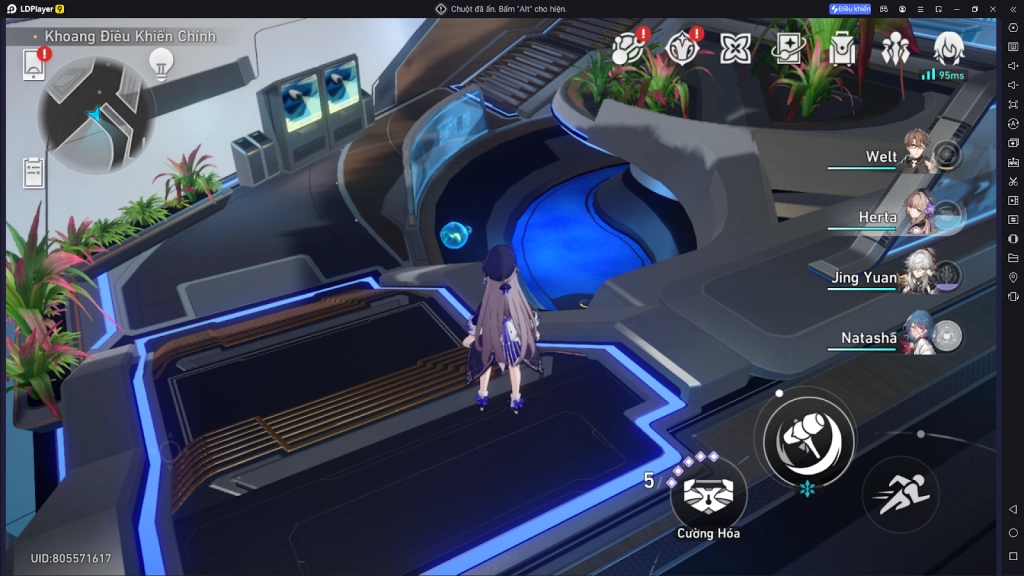Screen dimensions: 1024x576
Task: Open the backpack inventory icon
Action: pyautogui.click(x=842, y=48)
